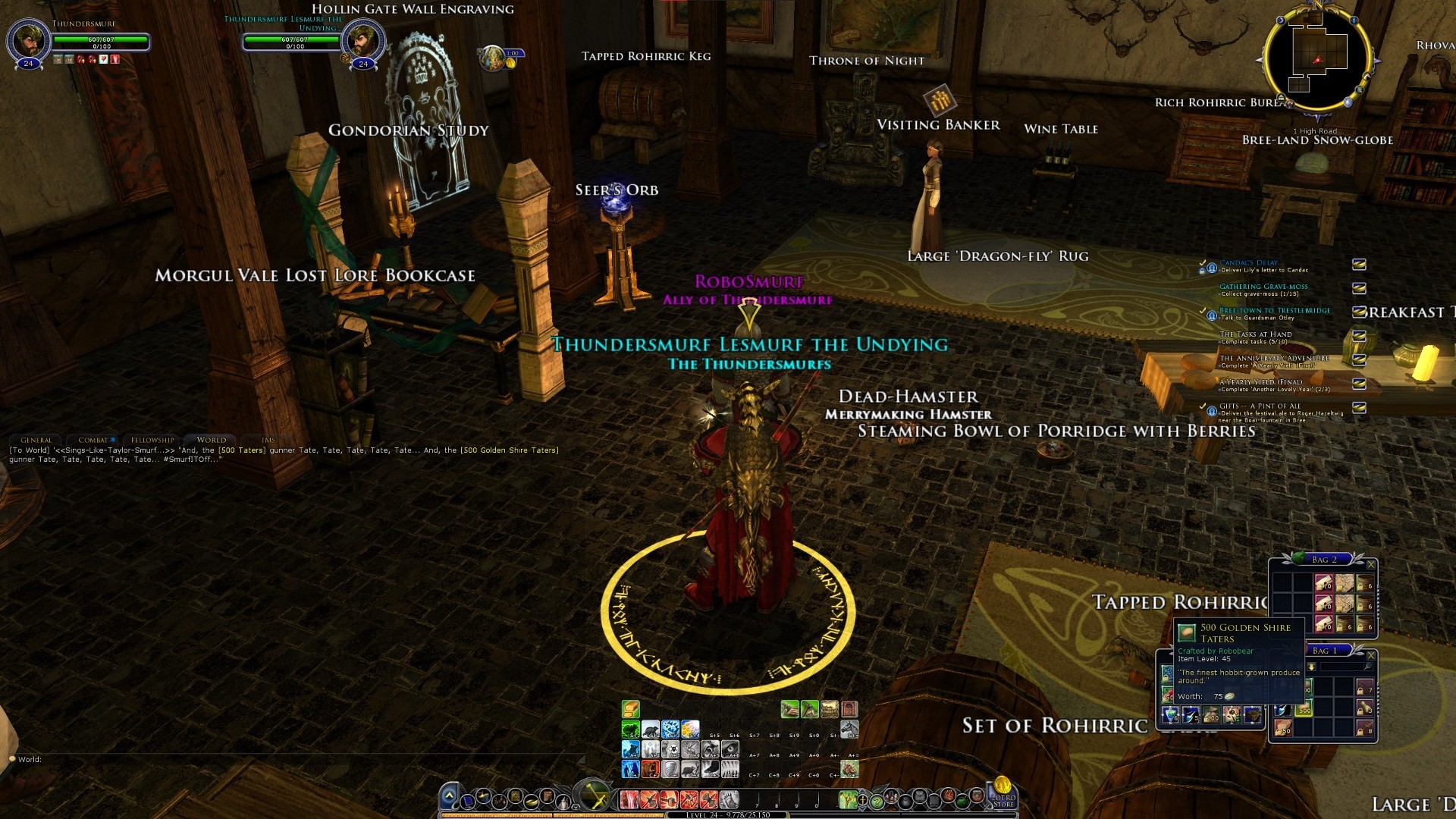Select the World chat tab
The width and height of the screenshot is (1456, 819).
pos(211,440)
